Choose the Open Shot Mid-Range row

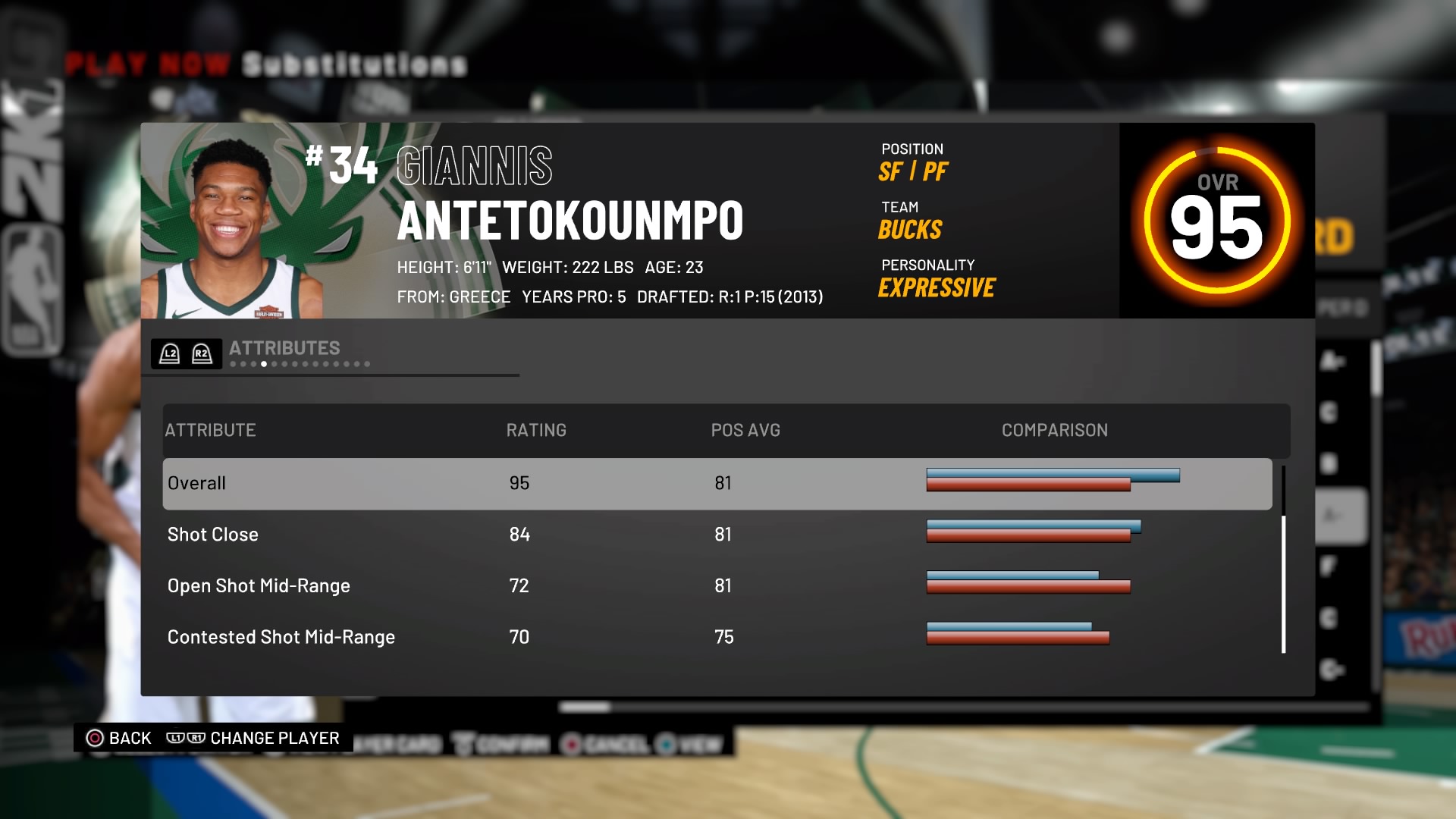point(717,586)
